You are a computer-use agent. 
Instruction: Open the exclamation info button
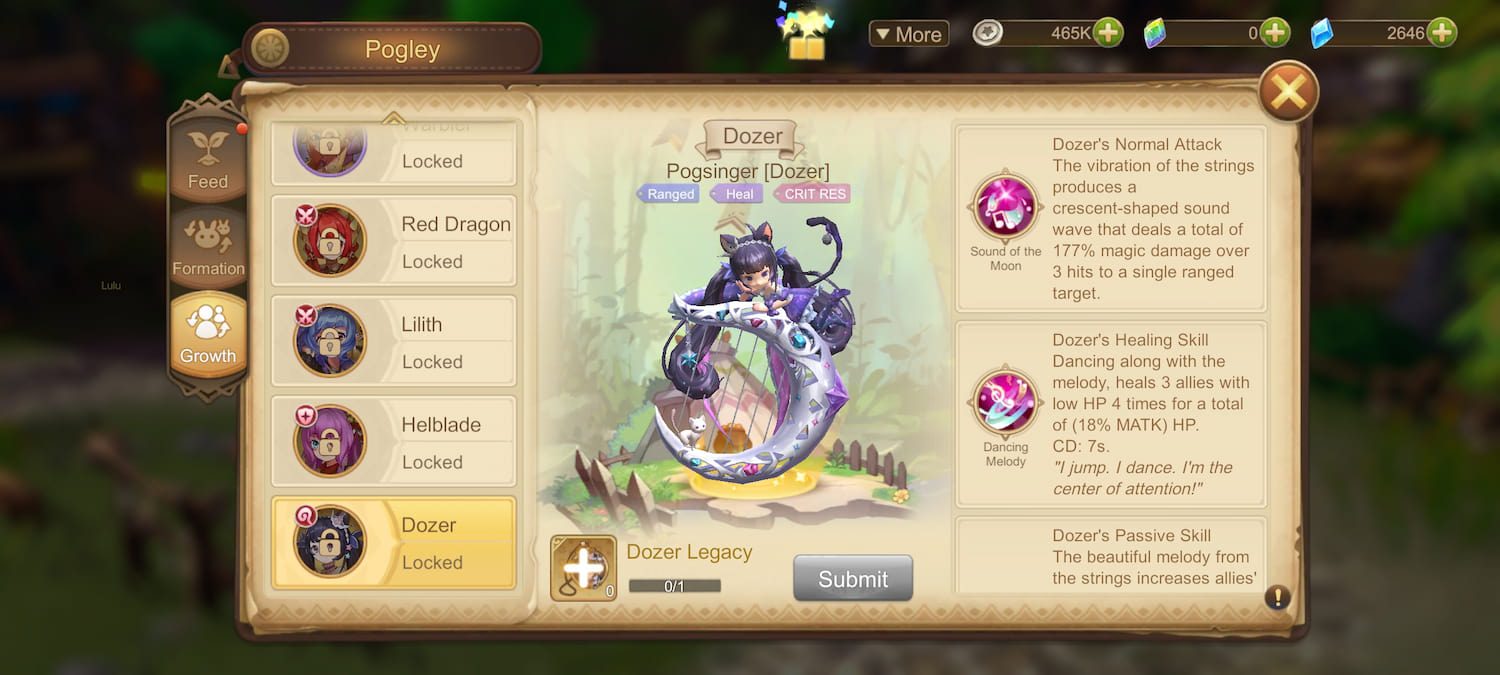pos(1277,598)
